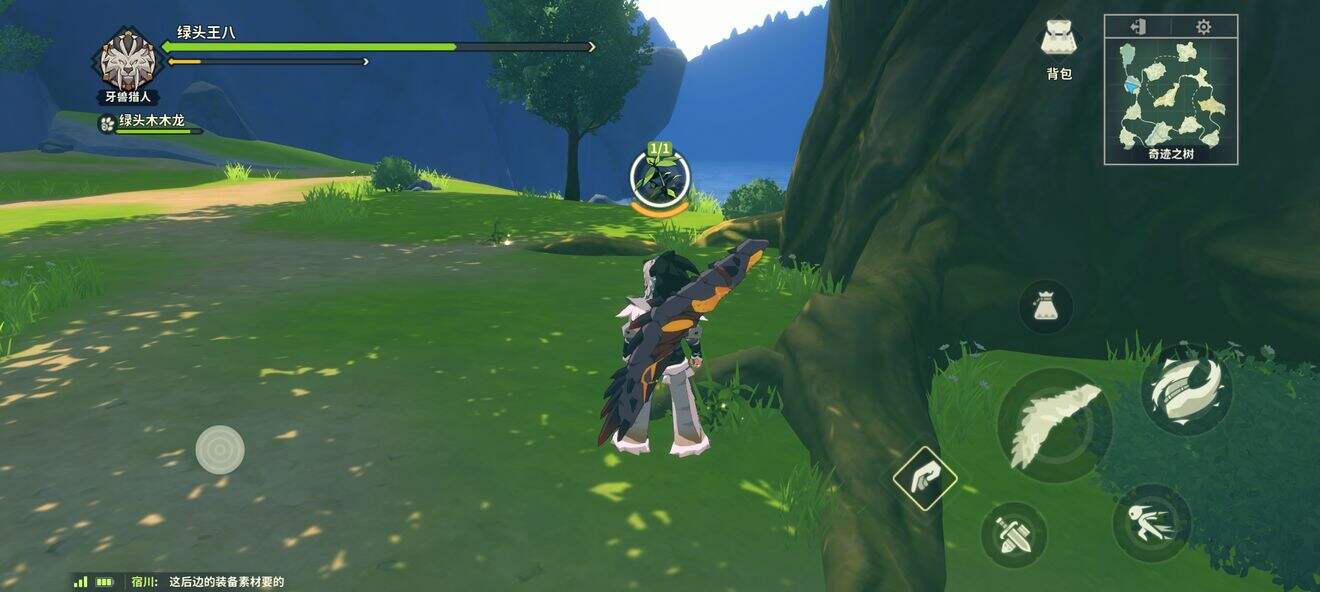Image resolution: width=1320 pixels, height=592 pixels.
Task: Select the 绿头木木龙 companion entry
Action: coord(150,122)
